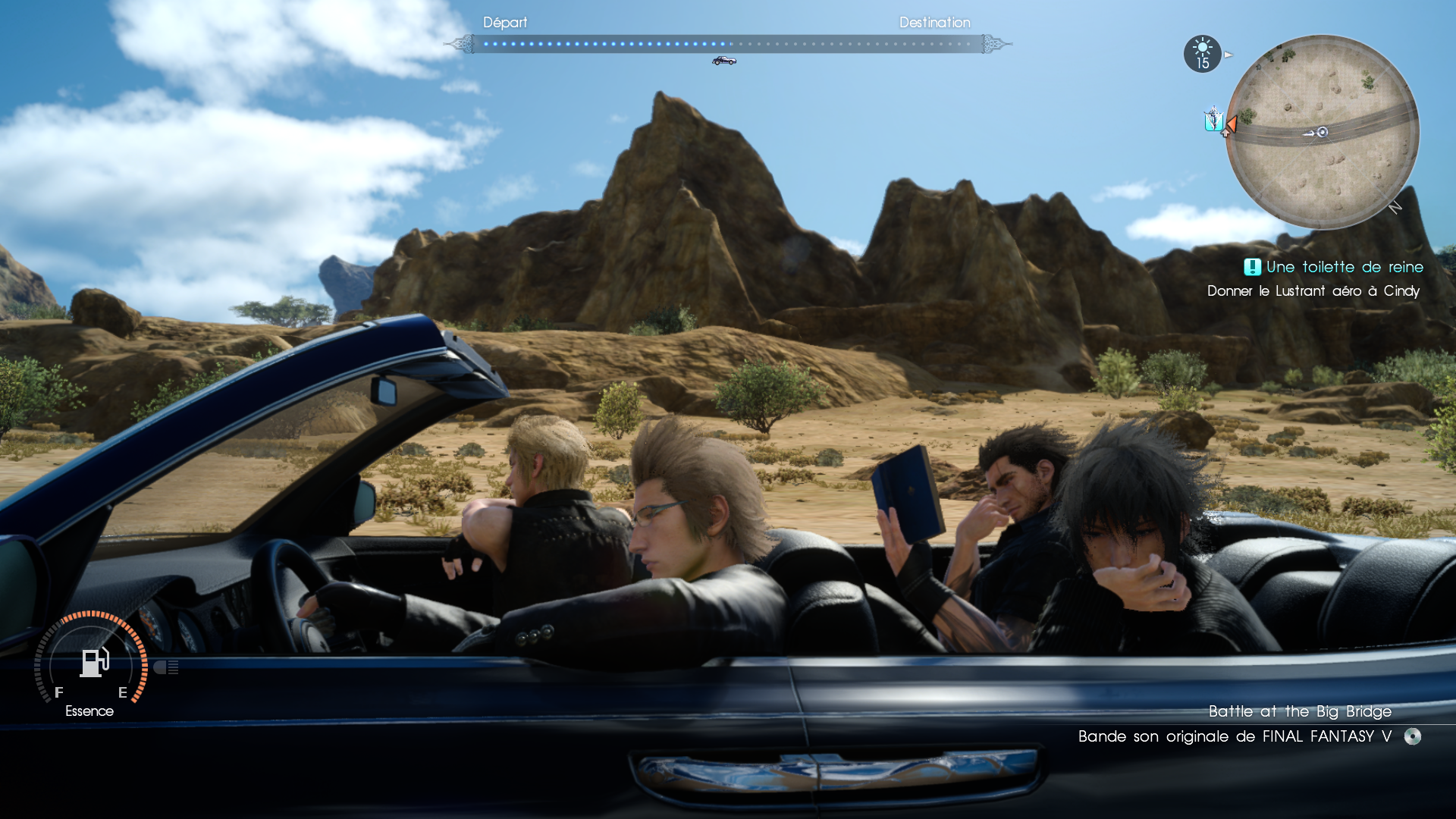Click the headlight icon near the fuel gauge
Viewport: 1456px width, 819px height.
167,667
